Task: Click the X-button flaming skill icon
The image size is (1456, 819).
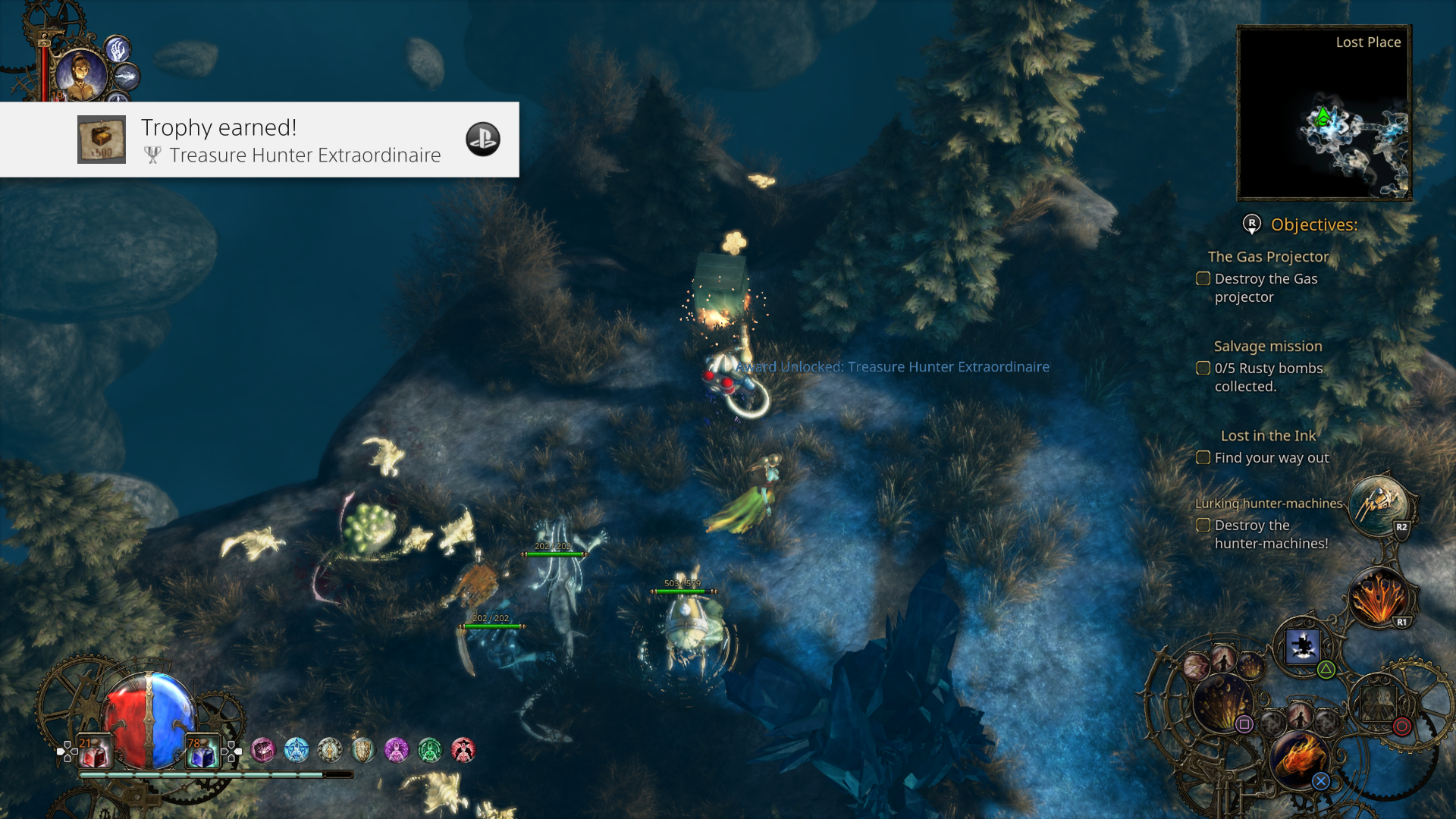Action: pos(1301,758)
